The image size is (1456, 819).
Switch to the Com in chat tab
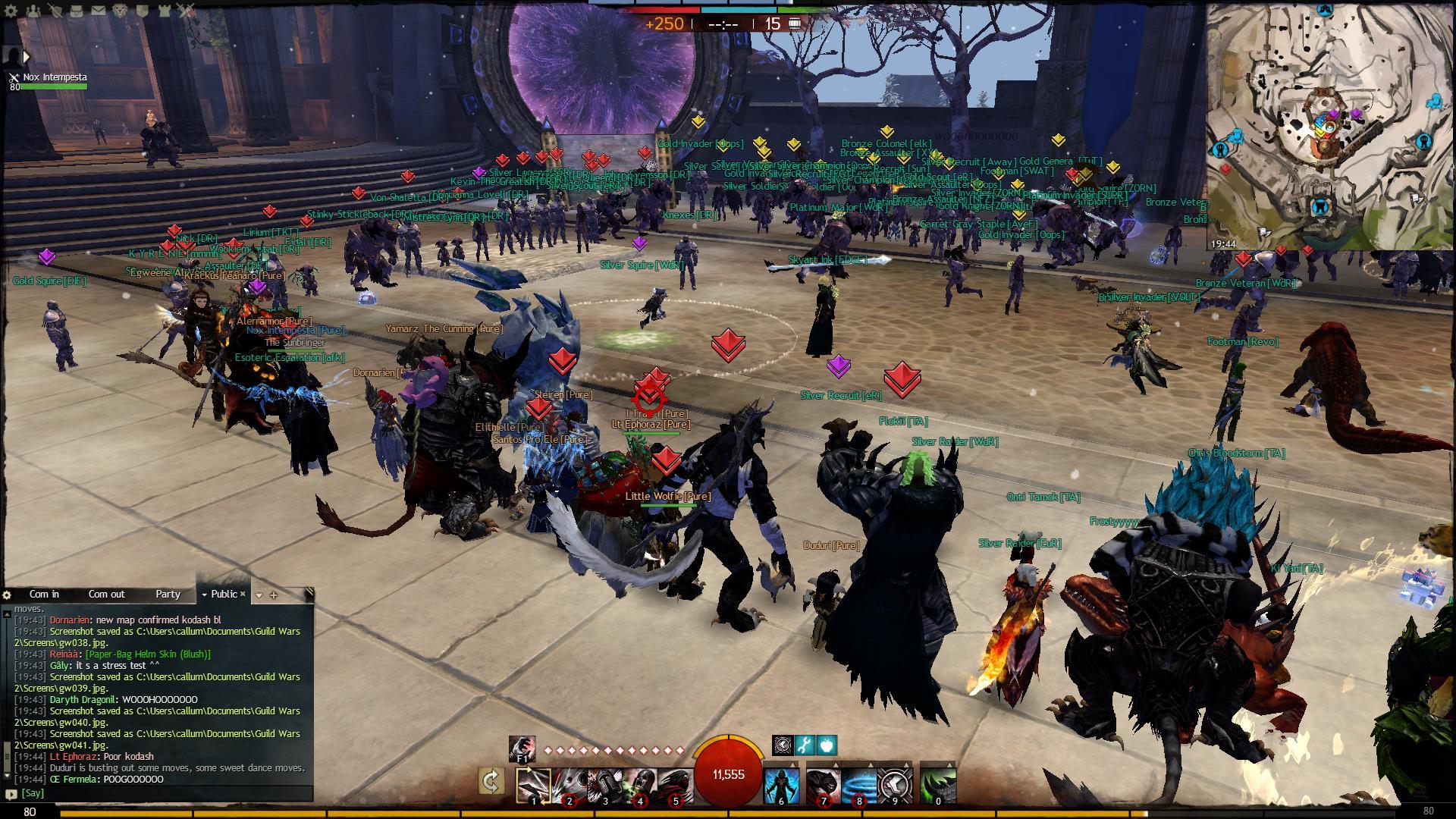click(x=44, y=595)
